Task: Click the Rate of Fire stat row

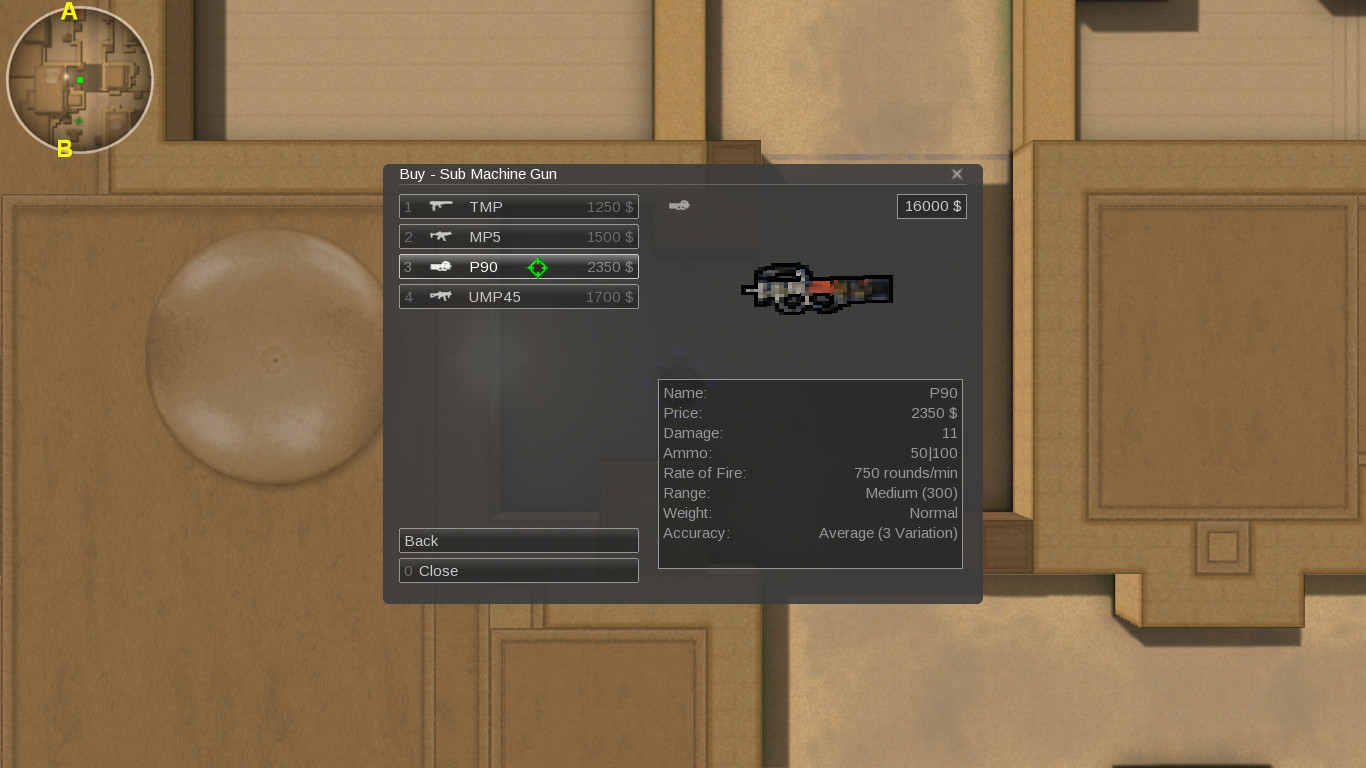Action: click(810, 472)
